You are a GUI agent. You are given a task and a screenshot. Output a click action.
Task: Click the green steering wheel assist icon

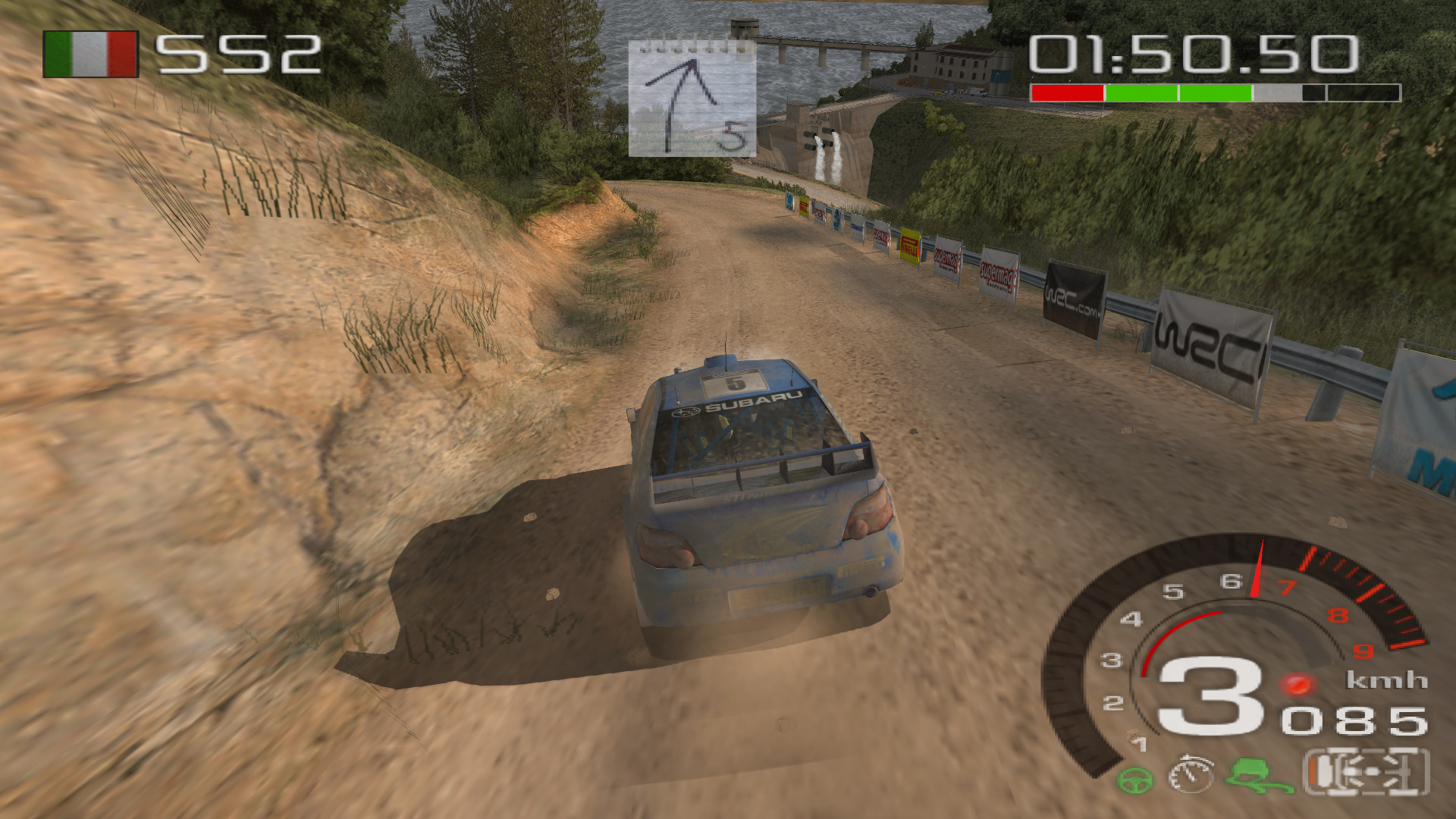[1134, 780]
